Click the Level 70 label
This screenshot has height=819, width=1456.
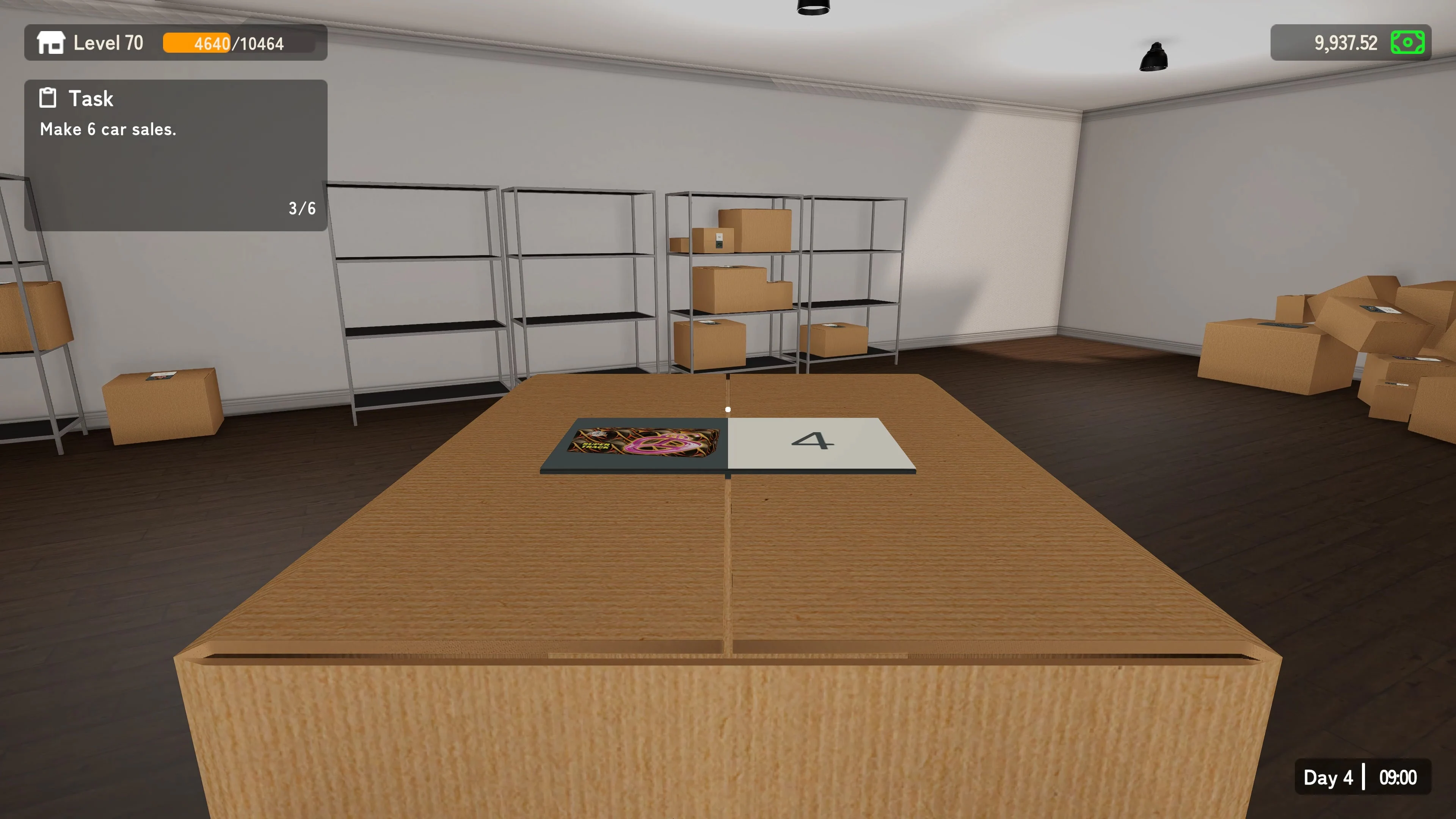(108, 42)
